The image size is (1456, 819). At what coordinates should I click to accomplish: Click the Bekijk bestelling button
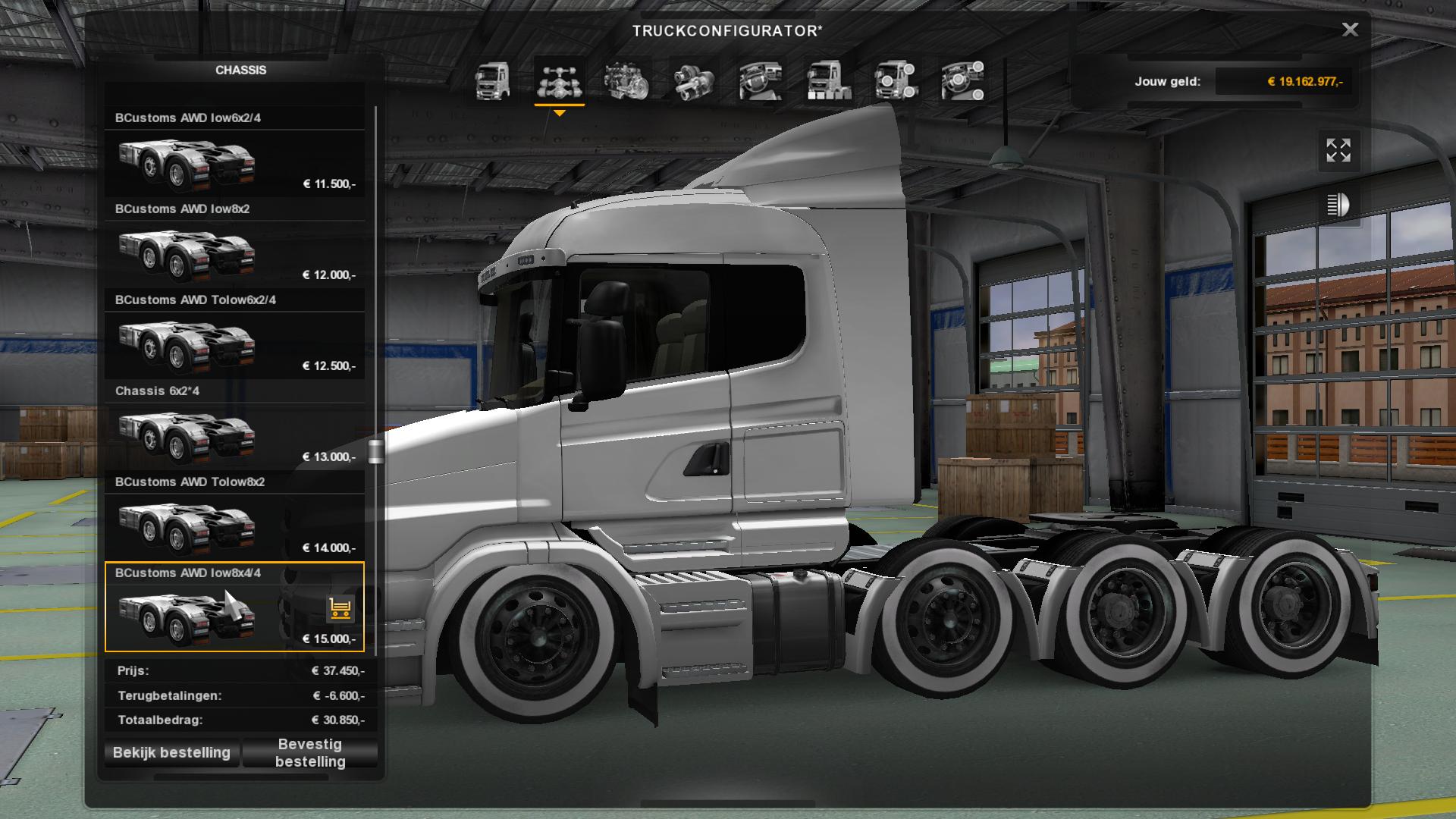(171, 753)
